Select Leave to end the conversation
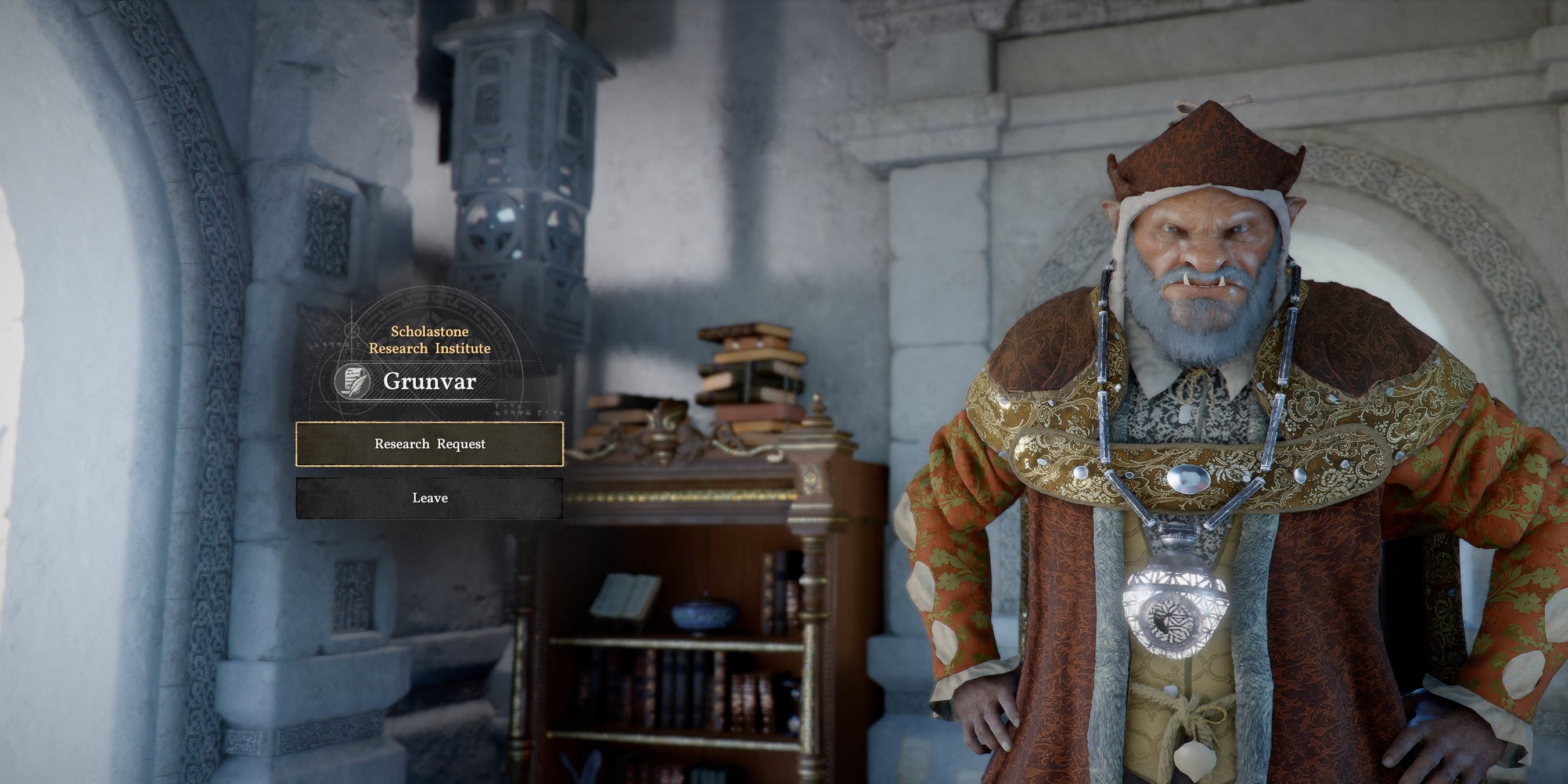The height and width of the screenshot is (784, 1568). (430, 498)
